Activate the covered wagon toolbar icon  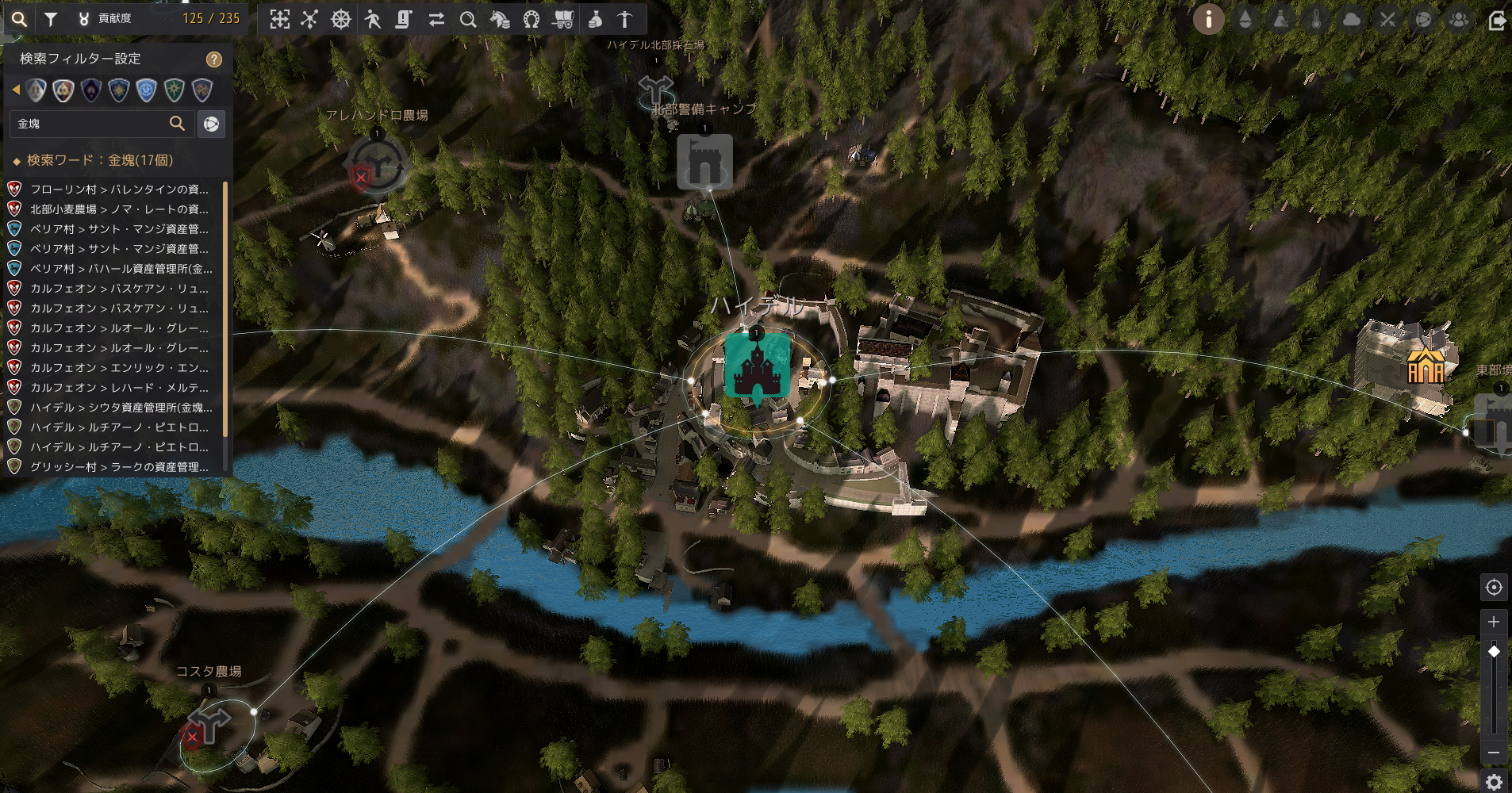pyautogui.click(x=562, y=19)
